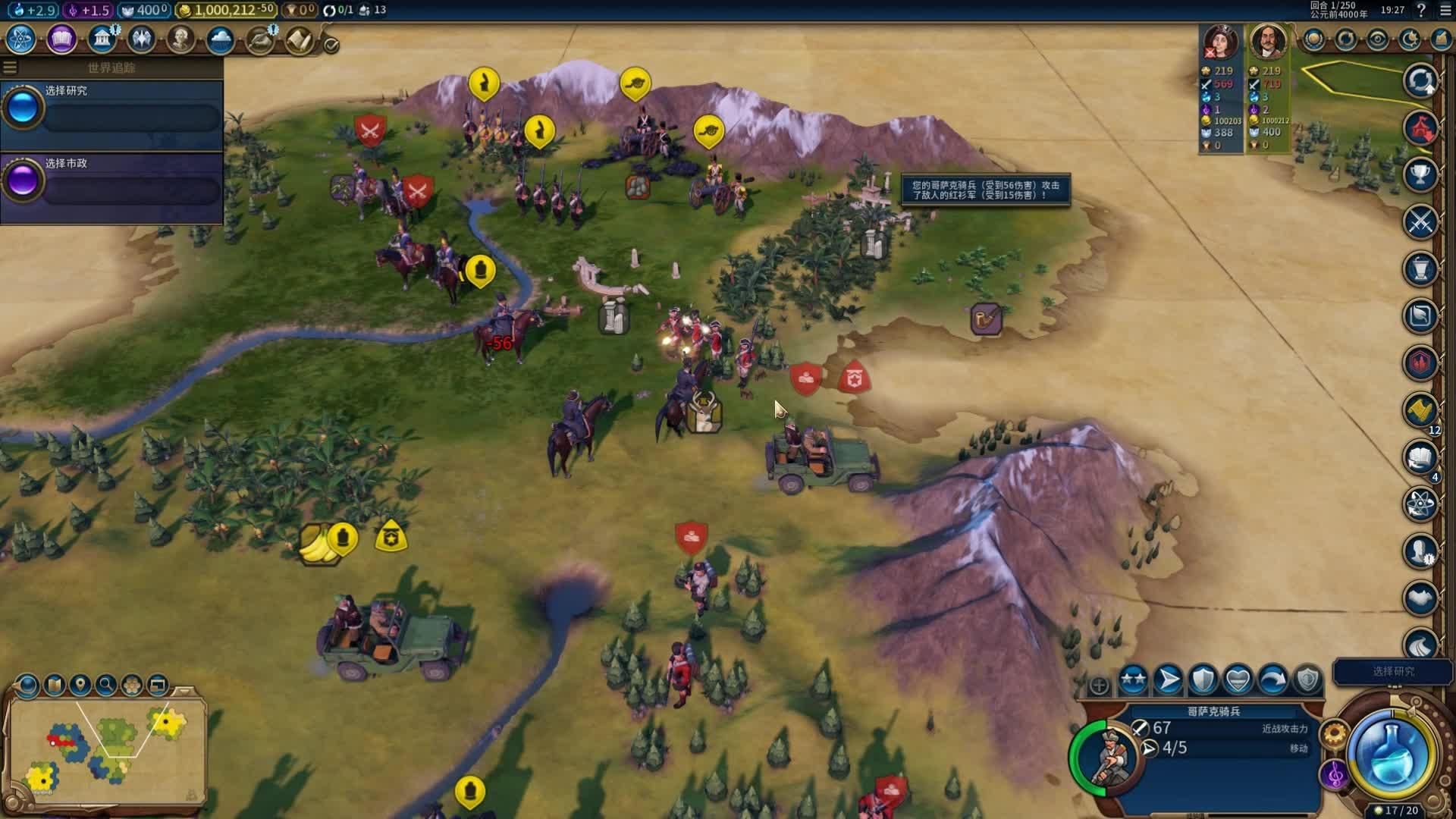The image size is (1456, 819).
Task: Fortify unit with the shield action
Action: pos(1203,679)
